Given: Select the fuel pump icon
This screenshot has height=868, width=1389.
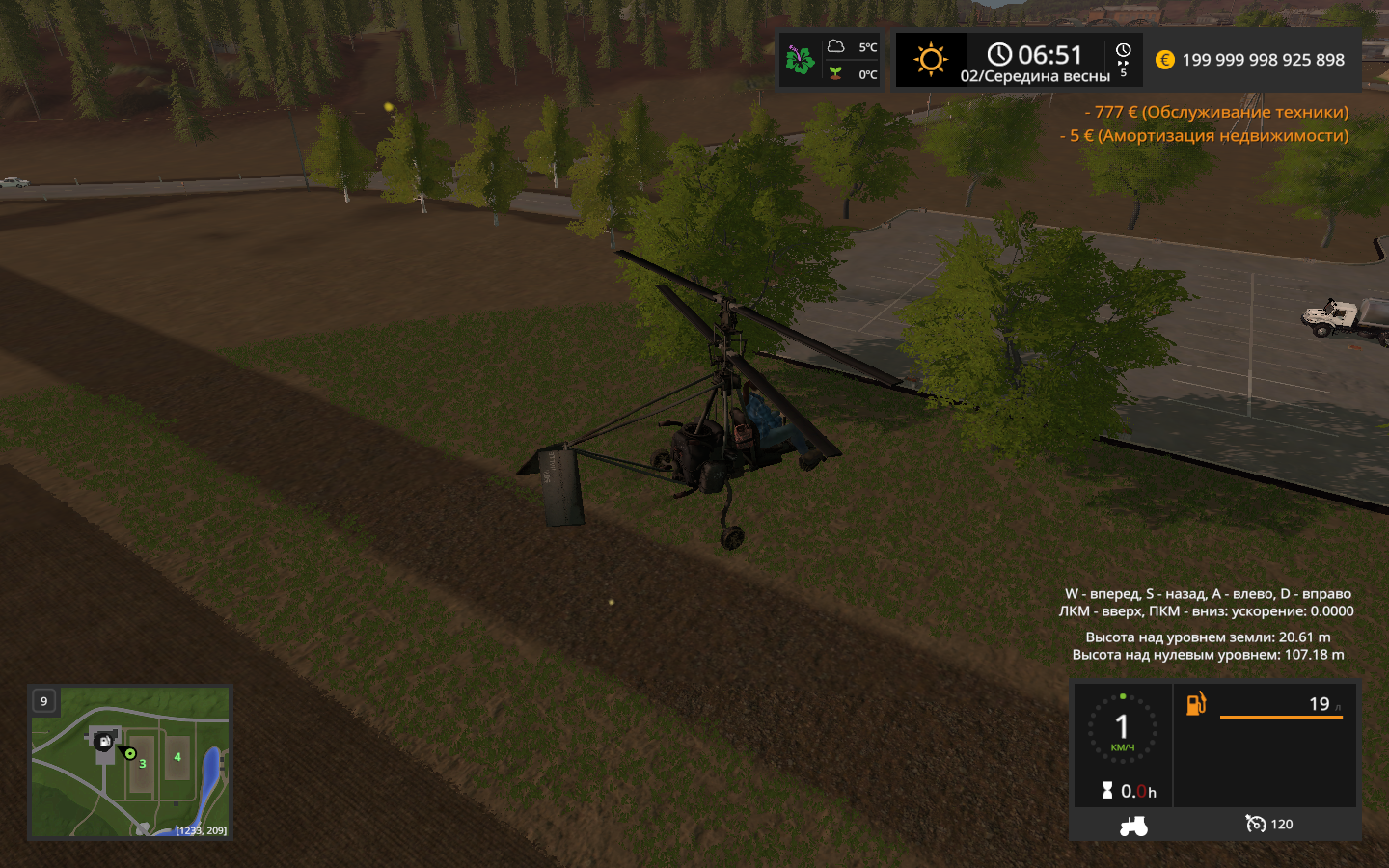Looking at the screenshot, I should 1196,704.
